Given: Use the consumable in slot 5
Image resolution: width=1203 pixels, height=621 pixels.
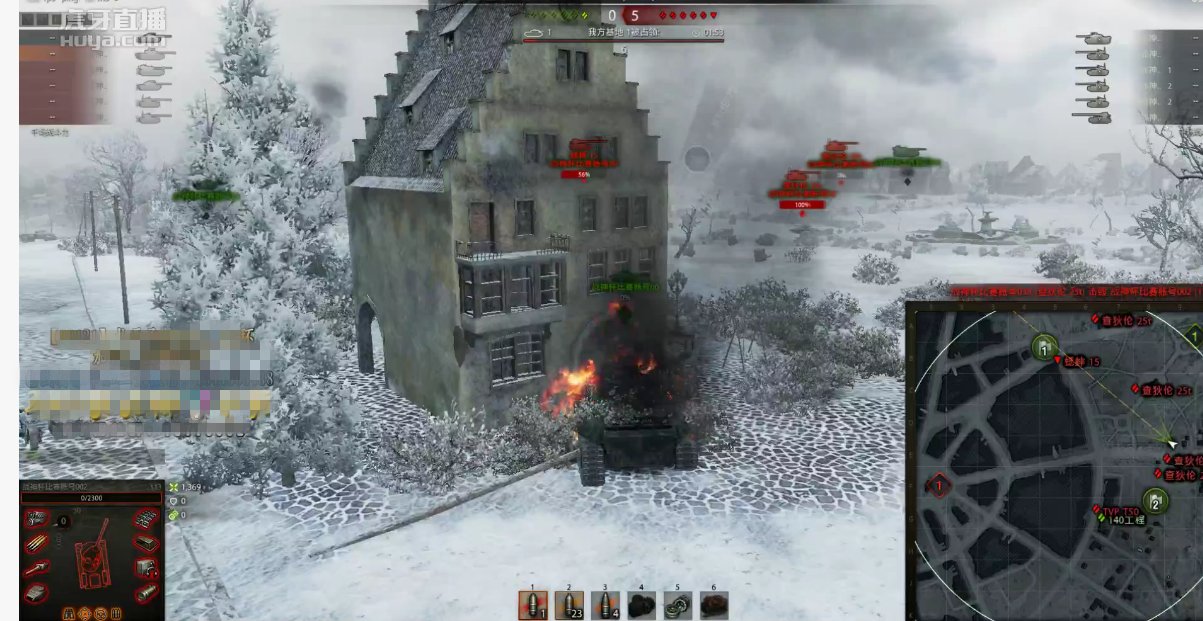Looking at the screenshot, I should pos(677,605).
